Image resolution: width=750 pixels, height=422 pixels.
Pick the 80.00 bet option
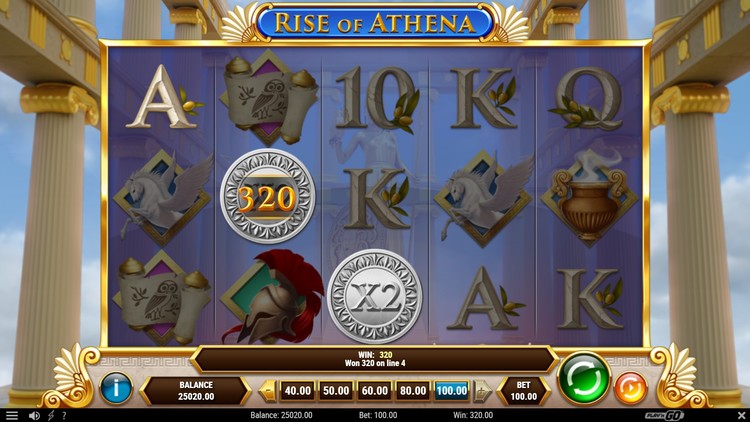point(412,391)
